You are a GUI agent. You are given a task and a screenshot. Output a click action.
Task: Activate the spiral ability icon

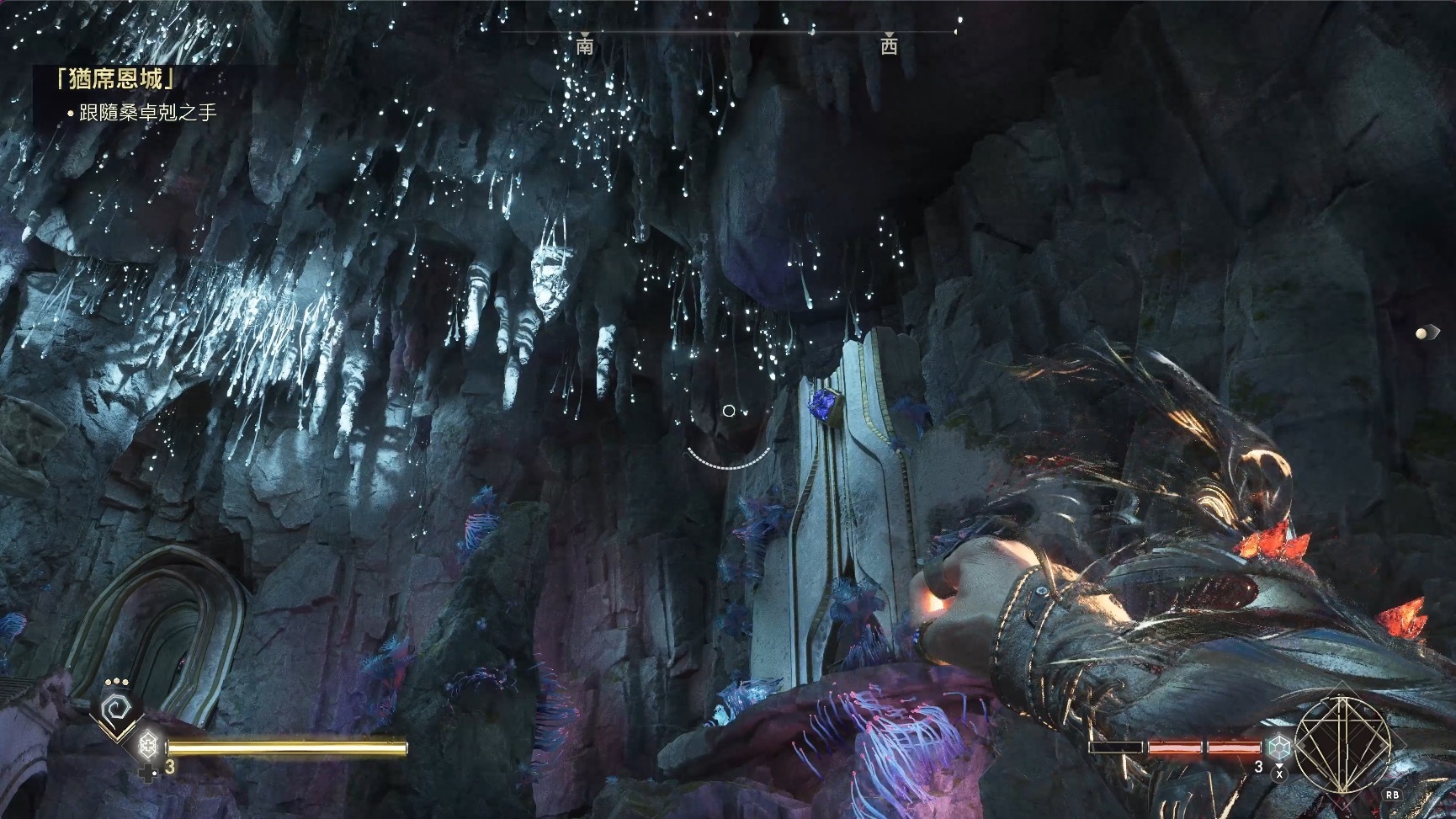[x=114, y=711]
